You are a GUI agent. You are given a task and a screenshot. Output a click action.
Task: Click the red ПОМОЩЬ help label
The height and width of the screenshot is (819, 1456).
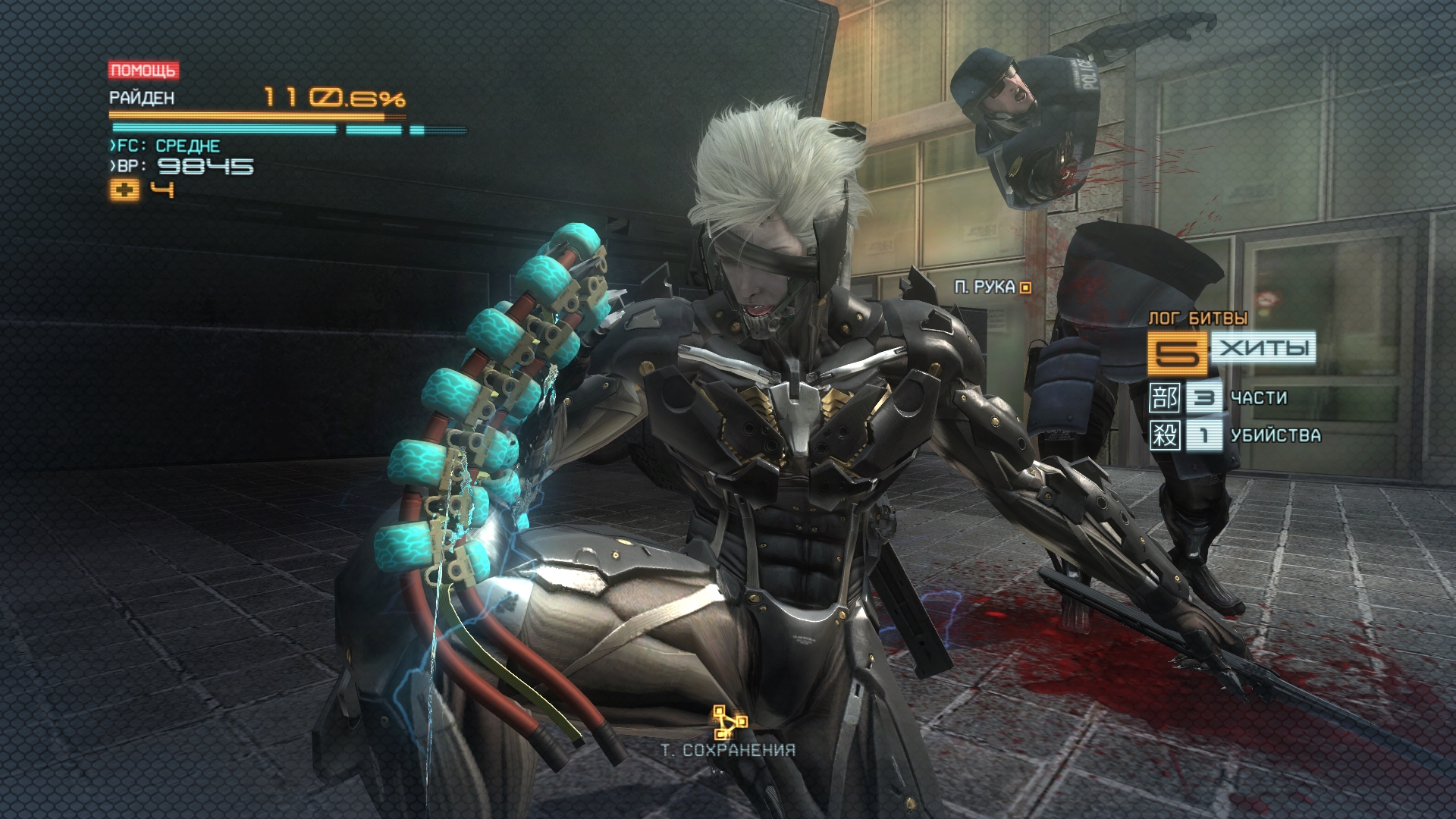click(143, 71)
